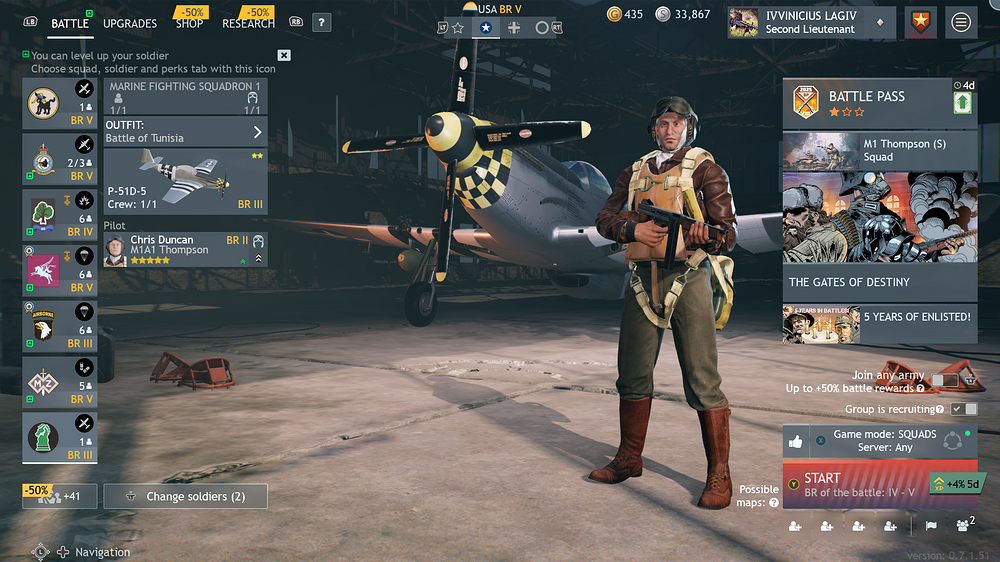Select the 101st Airborne squad
Image resolution: width=1000 pixels, height=562 pixels.
pyautogui.click(x=60, y=325)
